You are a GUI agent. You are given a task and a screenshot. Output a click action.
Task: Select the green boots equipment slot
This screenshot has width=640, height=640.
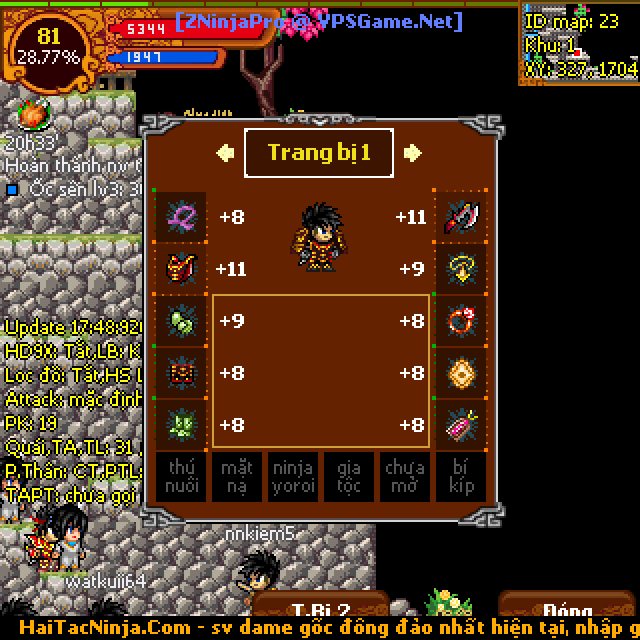pyautogui.click(x=182, y=425)
